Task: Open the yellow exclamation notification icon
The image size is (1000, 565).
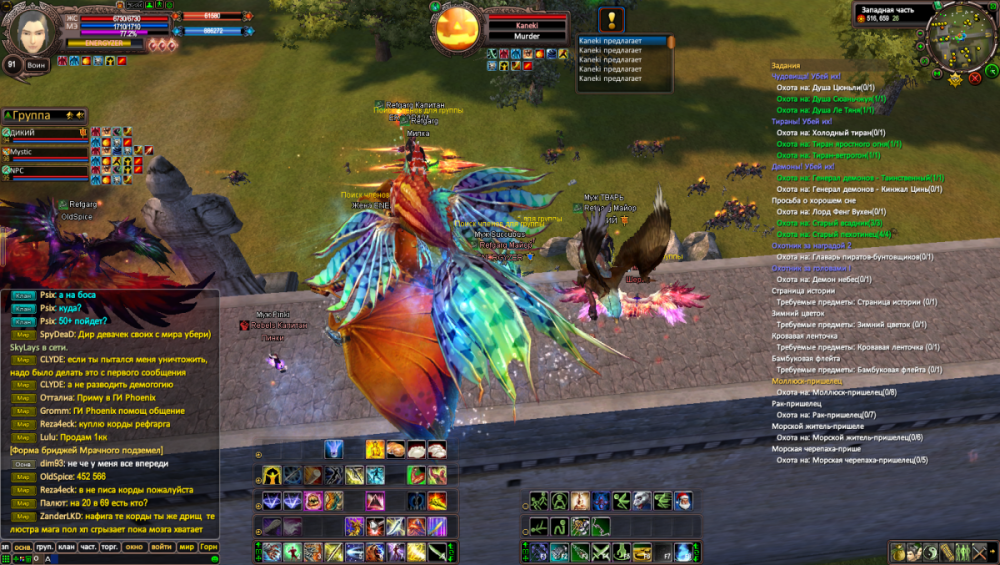Action: coord(613,19)
